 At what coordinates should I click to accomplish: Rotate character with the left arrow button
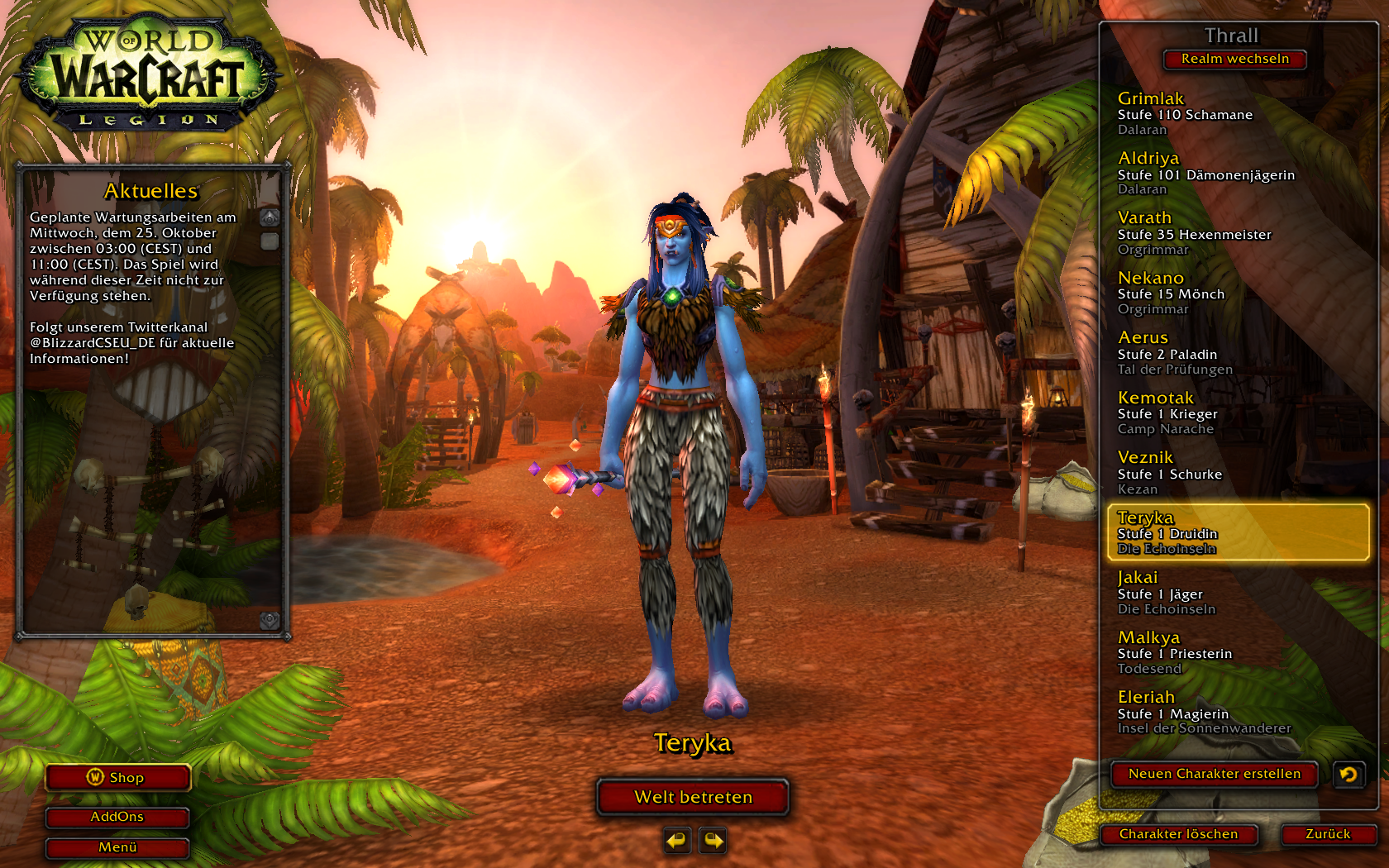coord(677,841)
